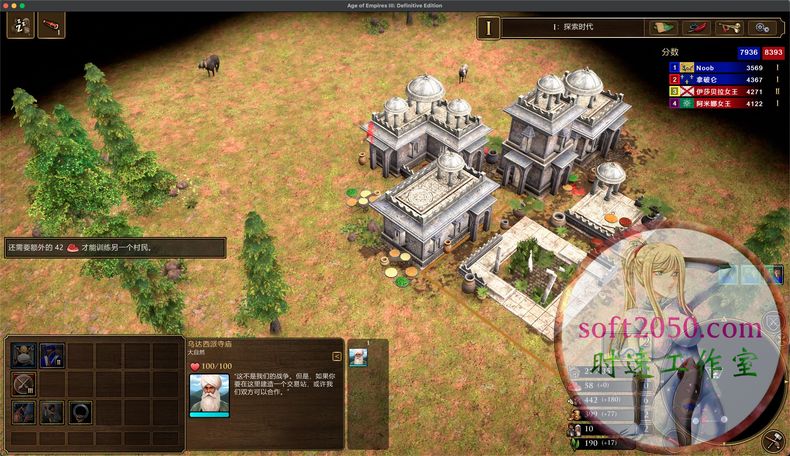Image resolution: width=790 pixels, height=456 pixels.
Task: Choose the bow and arrow command icon
Action: click(24, 382)
